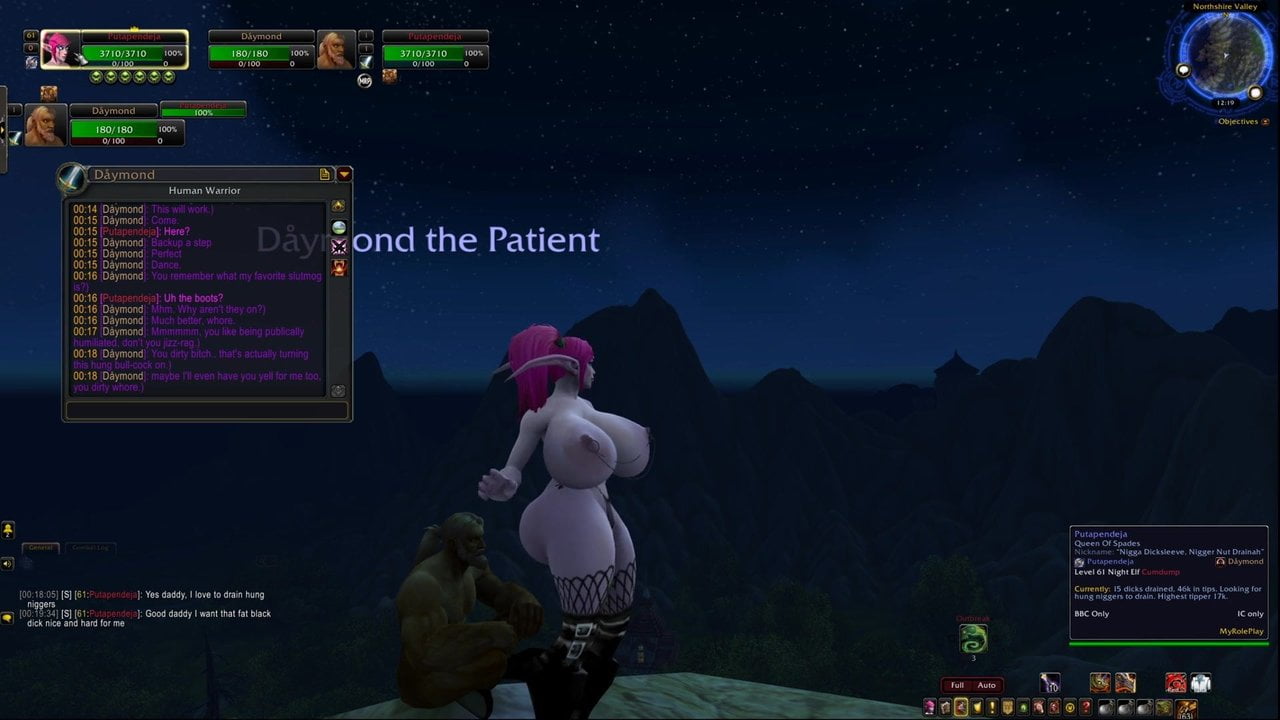The width and height of the screenshot is (1280, 720).
Task: Open the MyRolePlay profile tooltip label
Action: click(x=1241, y=631)
